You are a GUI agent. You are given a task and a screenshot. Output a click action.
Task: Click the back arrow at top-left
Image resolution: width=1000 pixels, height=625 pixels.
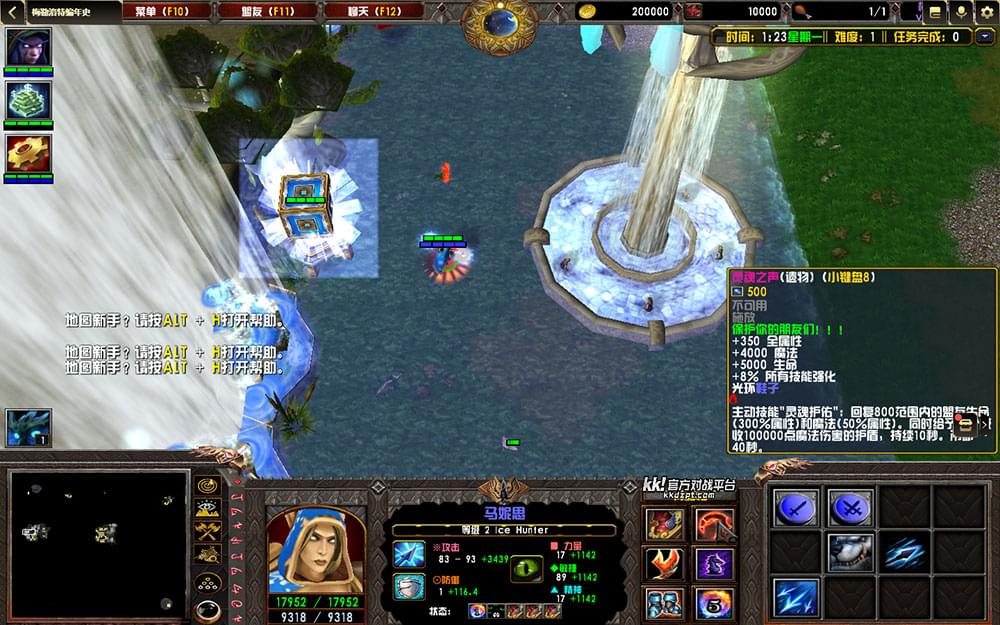(x=11, y=11)
